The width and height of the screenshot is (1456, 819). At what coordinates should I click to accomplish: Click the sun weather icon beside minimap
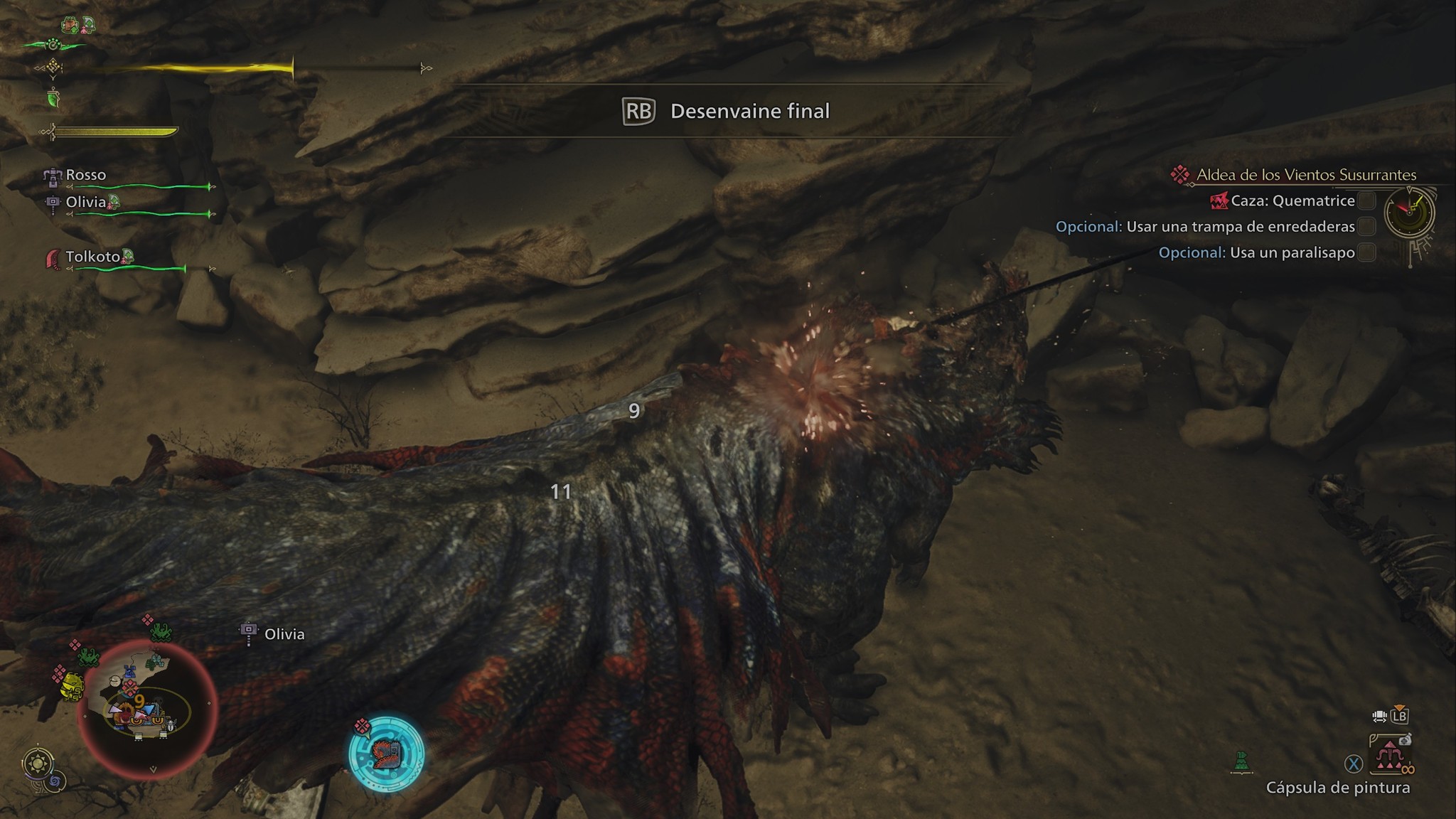tap(37, 764)
